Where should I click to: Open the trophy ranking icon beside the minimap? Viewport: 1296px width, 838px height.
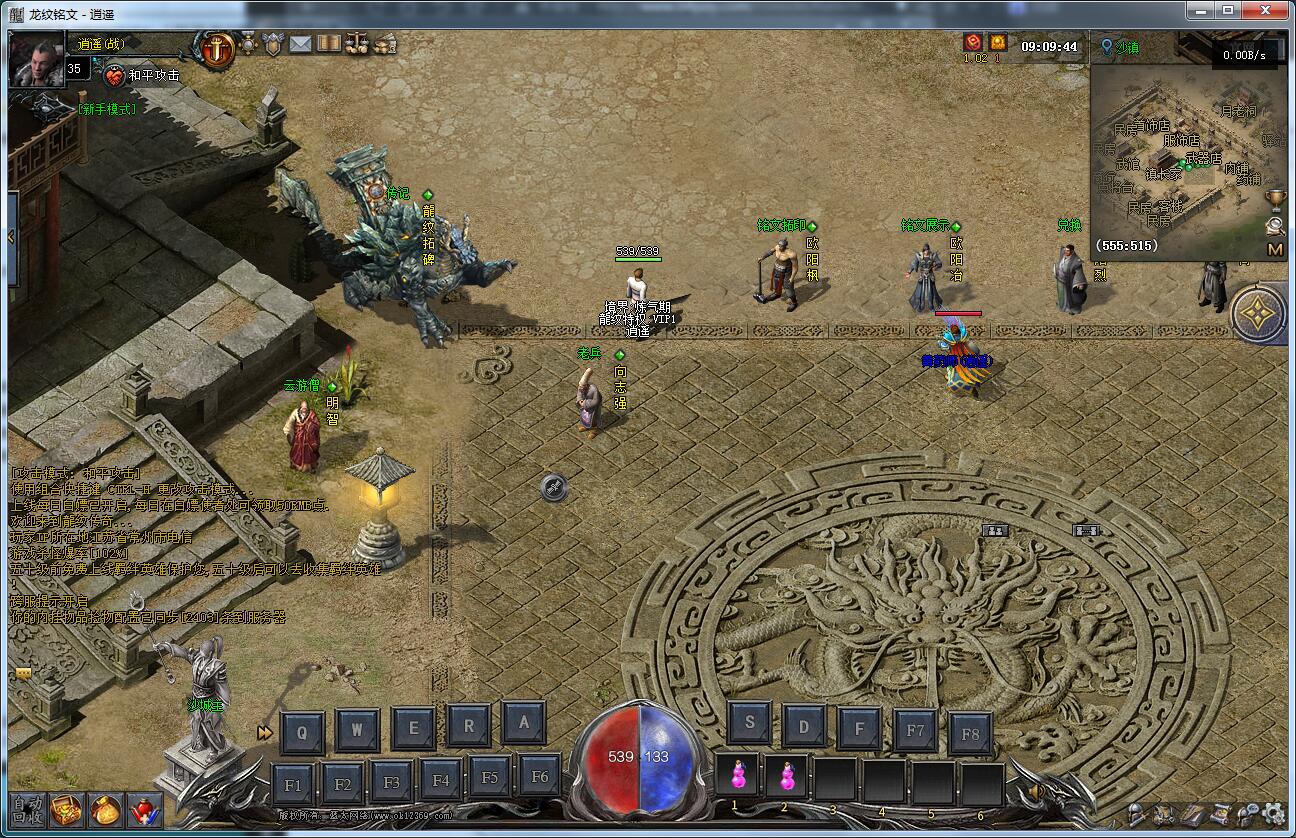click(1275, 199)
